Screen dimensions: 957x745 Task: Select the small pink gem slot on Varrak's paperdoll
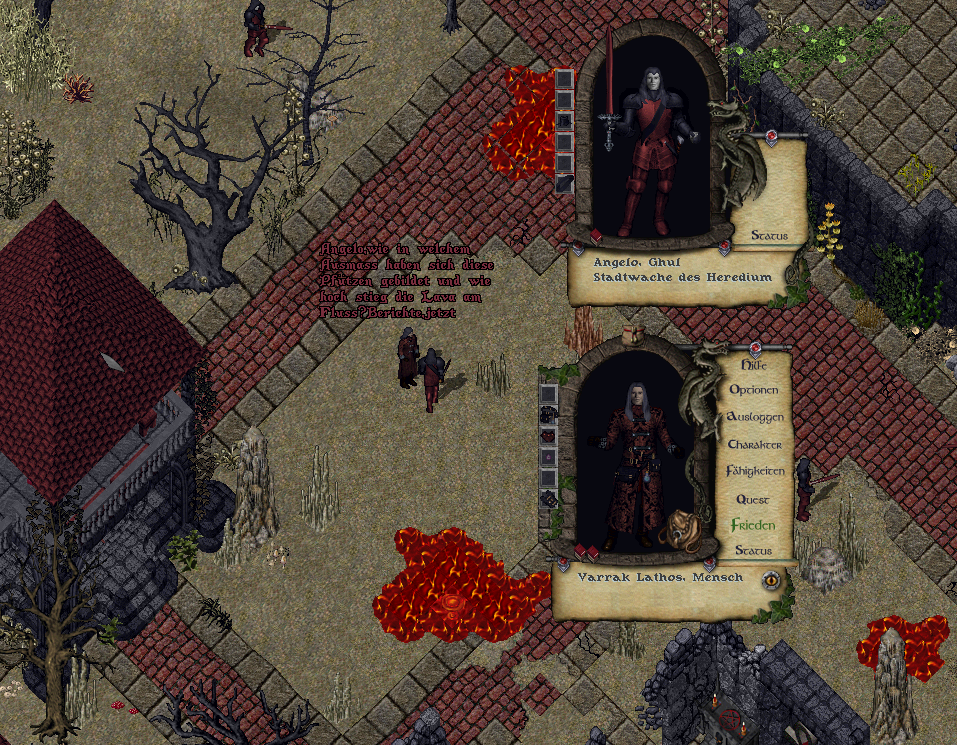coord(548,456)
